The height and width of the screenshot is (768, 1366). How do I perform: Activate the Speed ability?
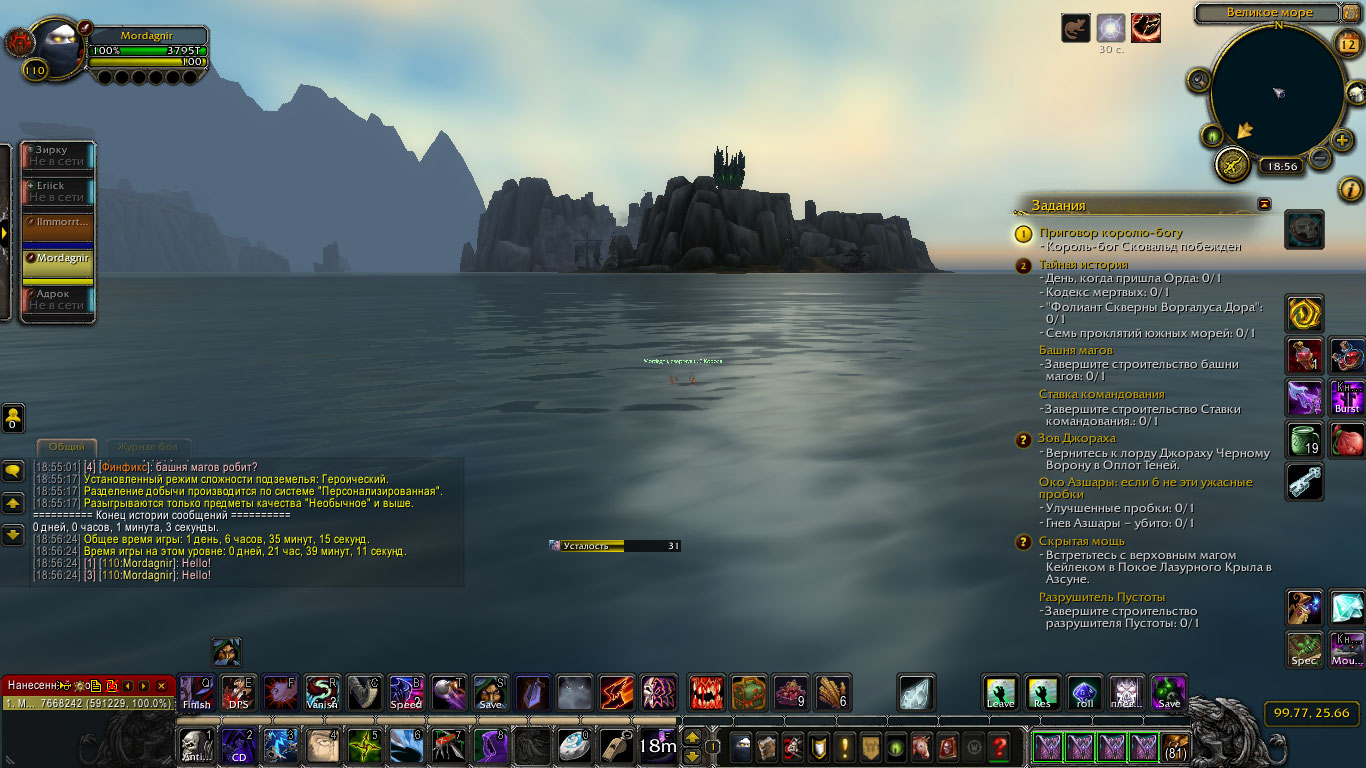(406, 692)
